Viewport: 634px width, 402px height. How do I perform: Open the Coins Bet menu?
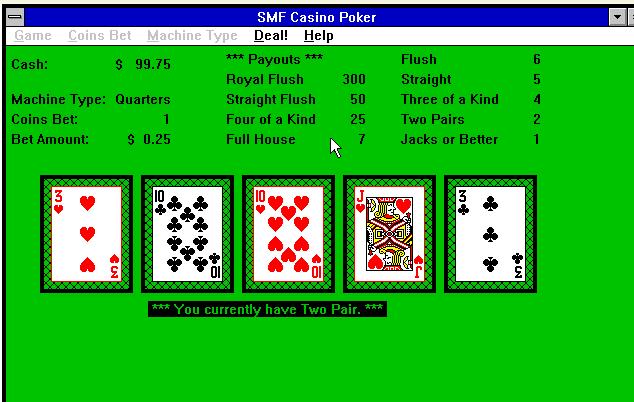99,36
